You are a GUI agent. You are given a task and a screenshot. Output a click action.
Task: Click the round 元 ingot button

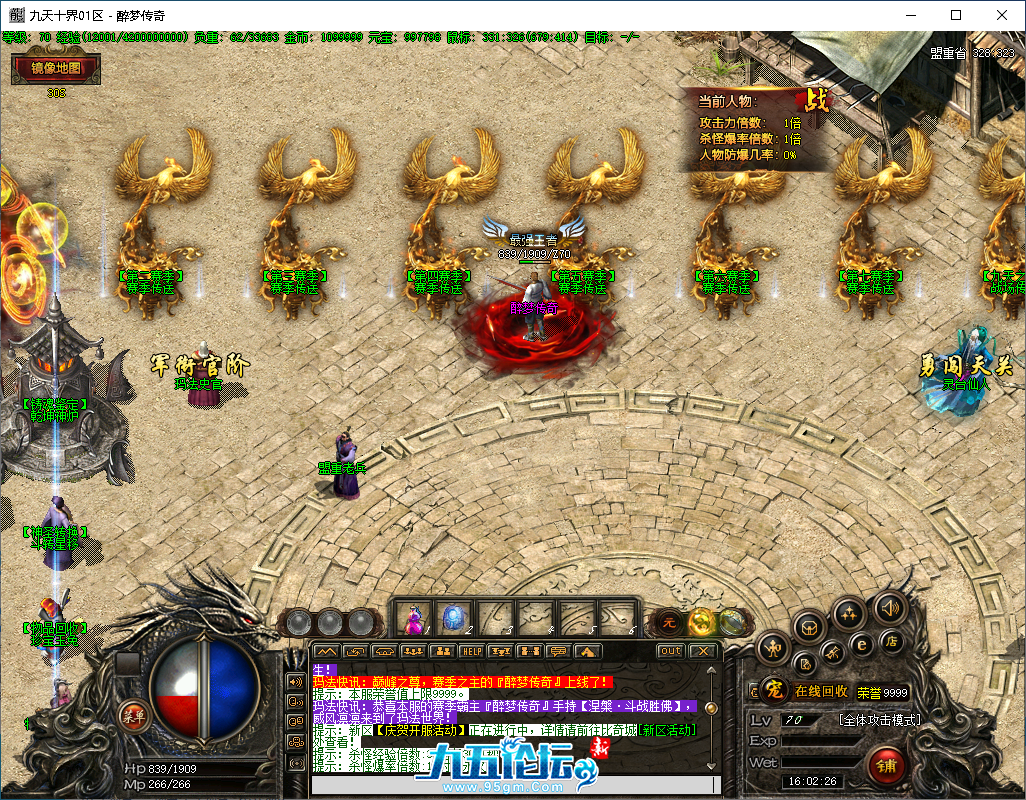669,622
